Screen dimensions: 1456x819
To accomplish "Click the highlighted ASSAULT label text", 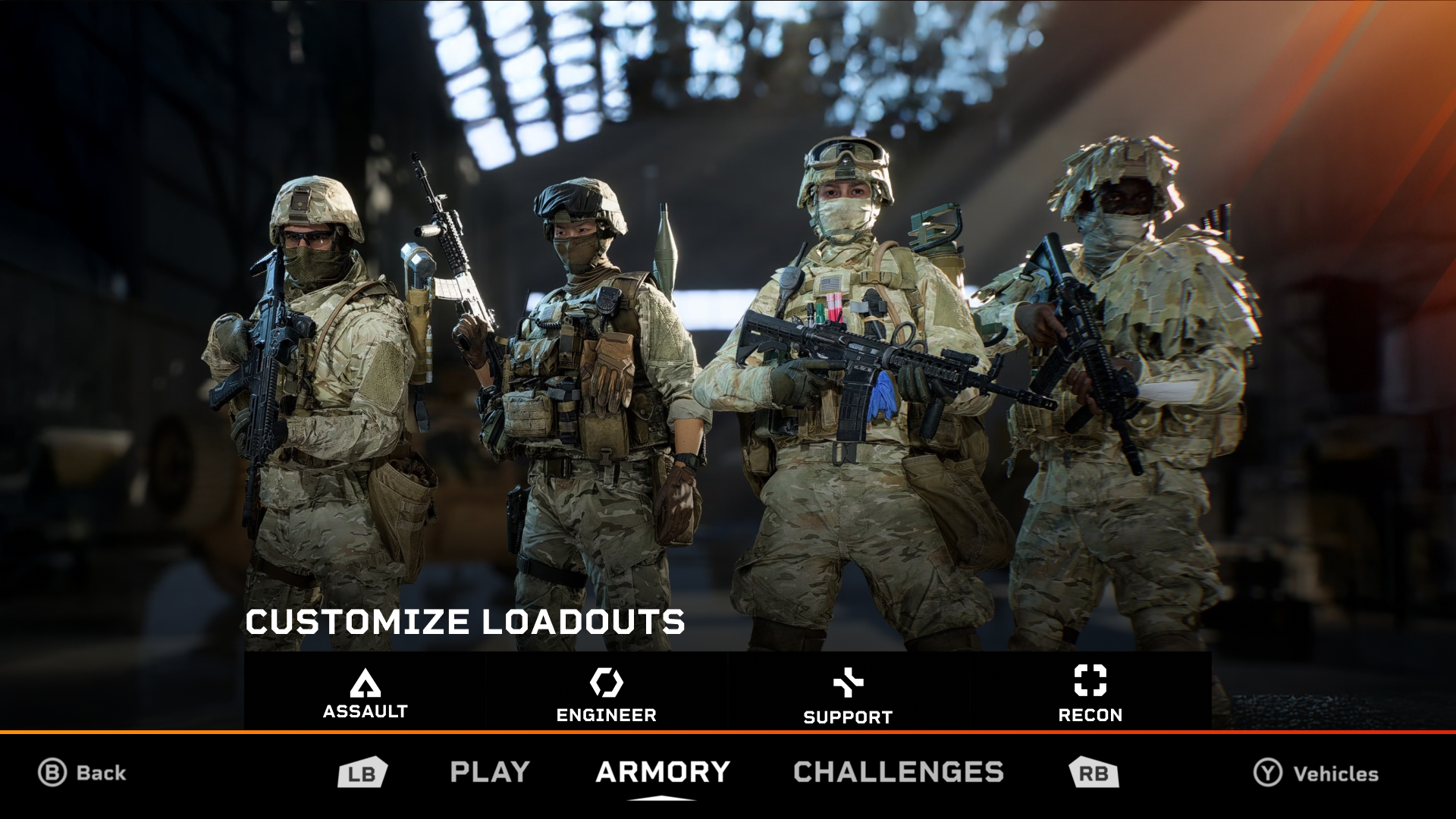I will tap(366, 712).
